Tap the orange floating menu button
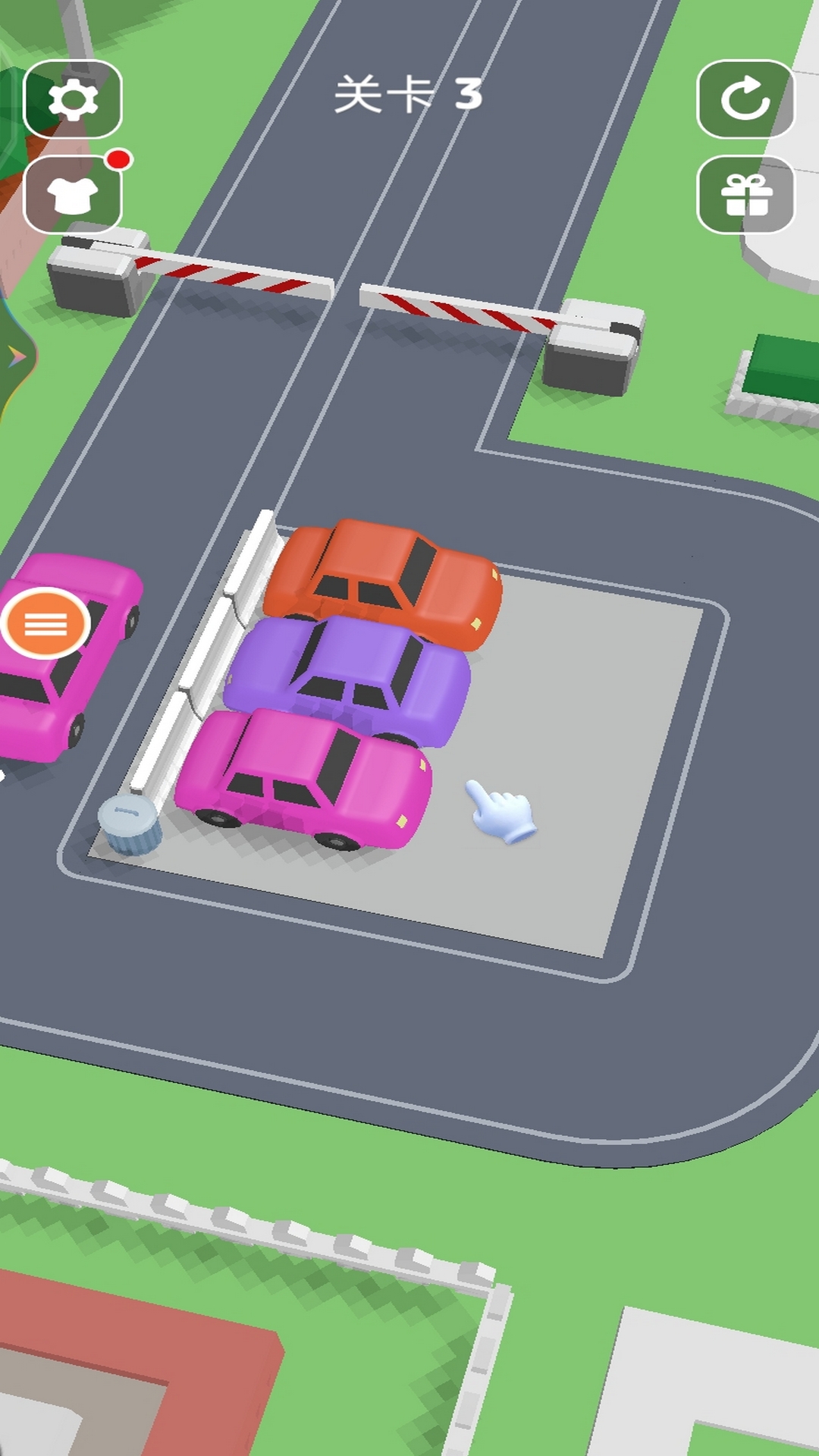The image size is (819, 1456). click(45, 624)
